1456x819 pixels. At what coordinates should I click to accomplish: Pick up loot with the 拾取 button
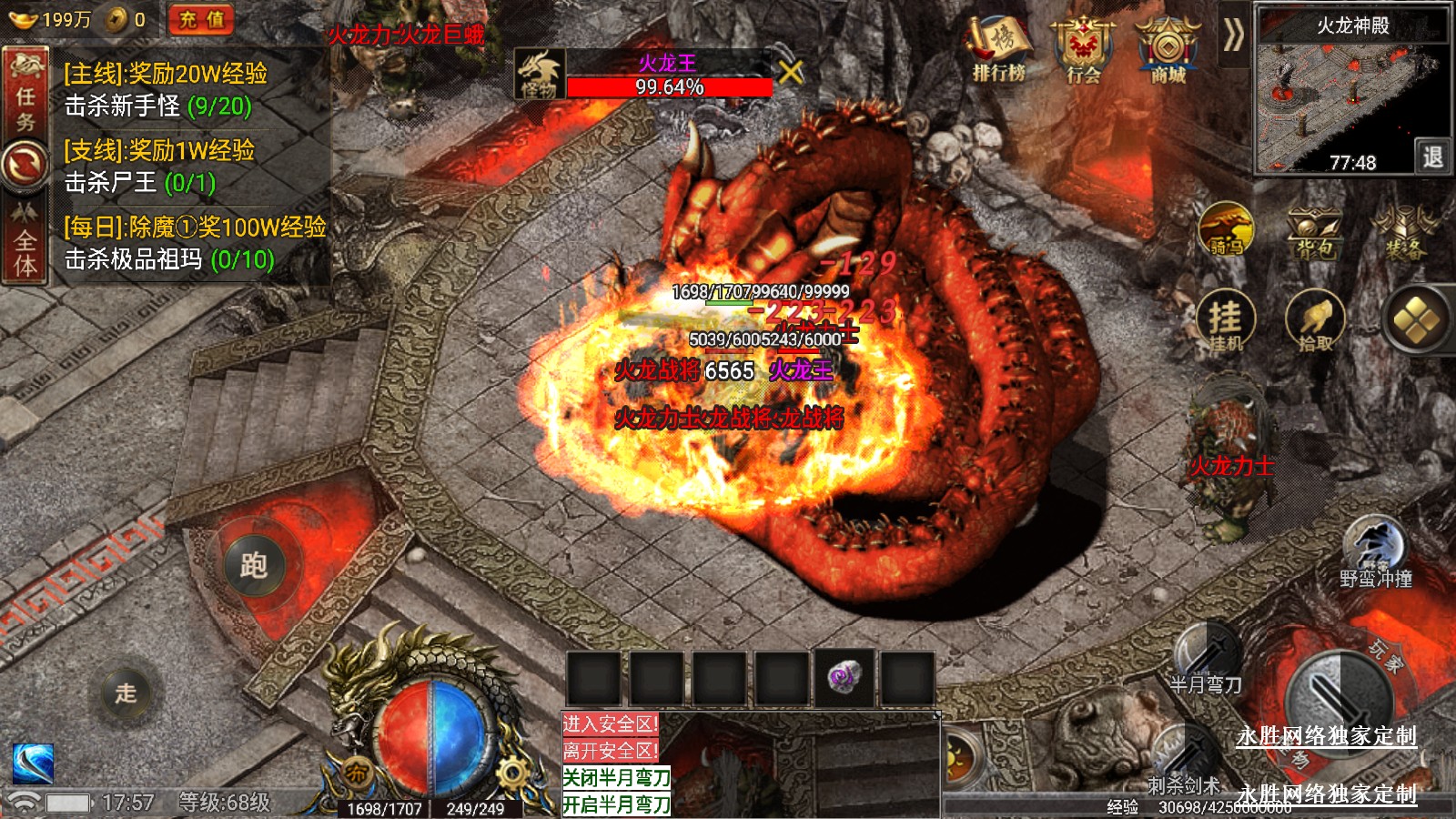[1315, 321]
